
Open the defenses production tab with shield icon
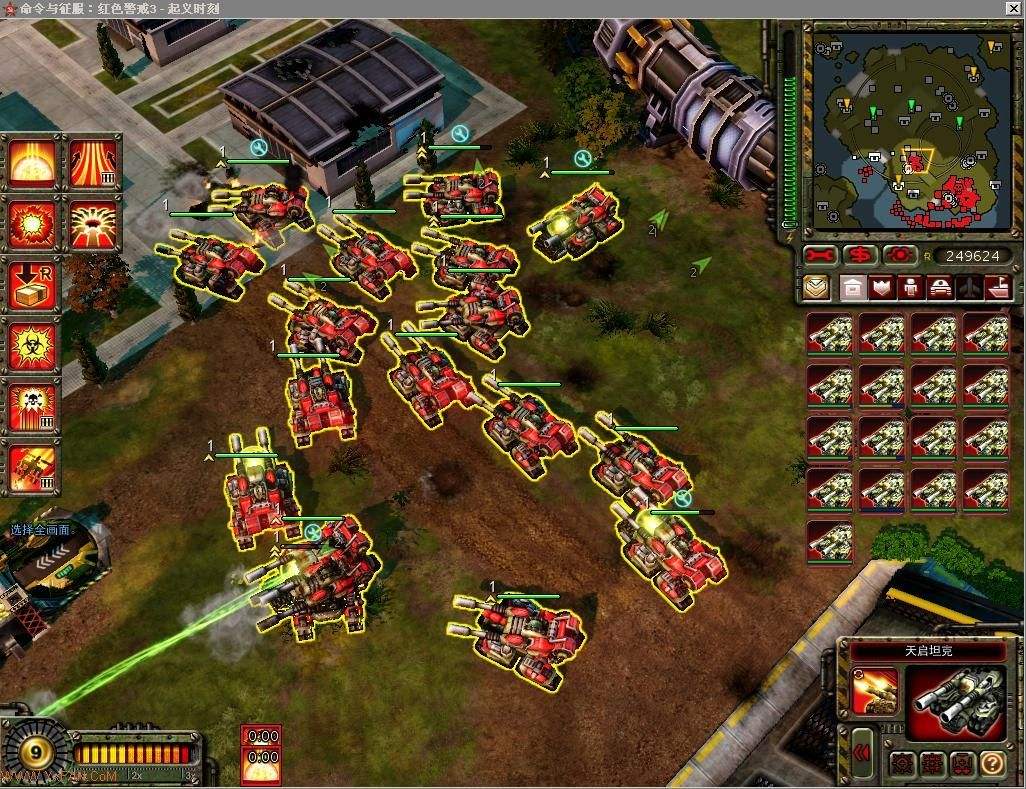(882, 288)
